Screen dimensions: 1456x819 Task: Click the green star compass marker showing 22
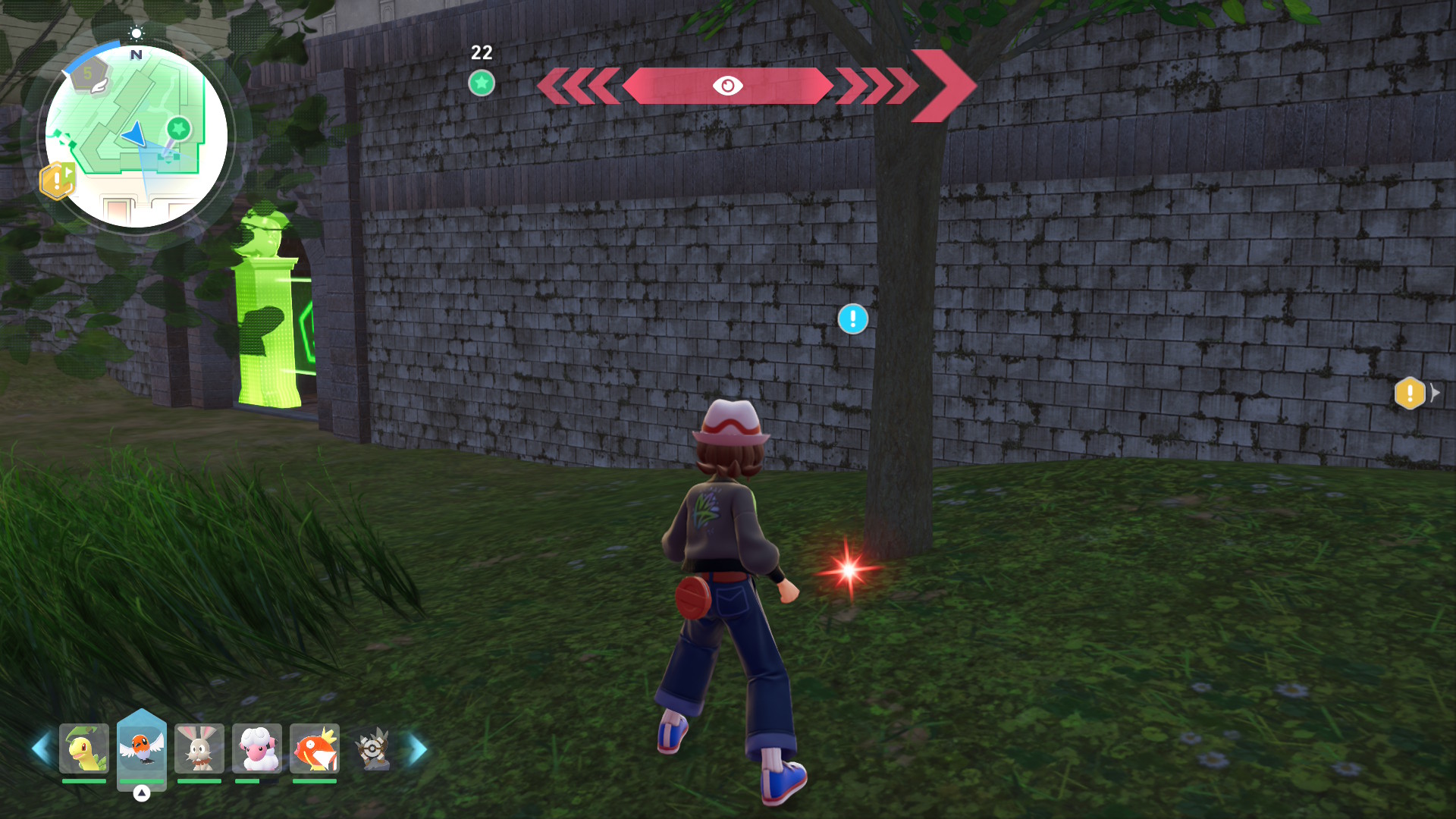pos(482,83)
